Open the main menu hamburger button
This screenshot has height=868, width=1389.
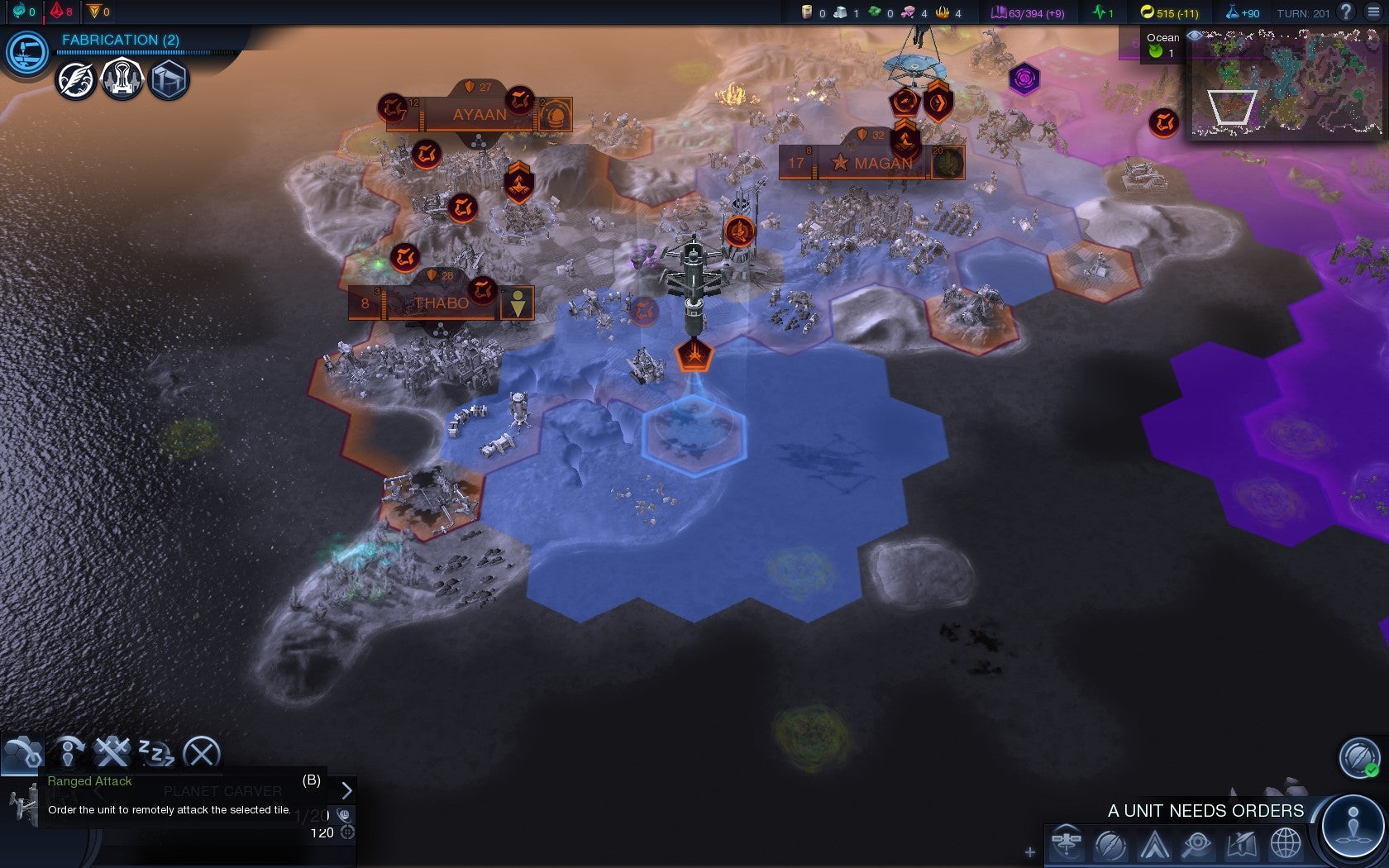click(x=1373, y=12)
